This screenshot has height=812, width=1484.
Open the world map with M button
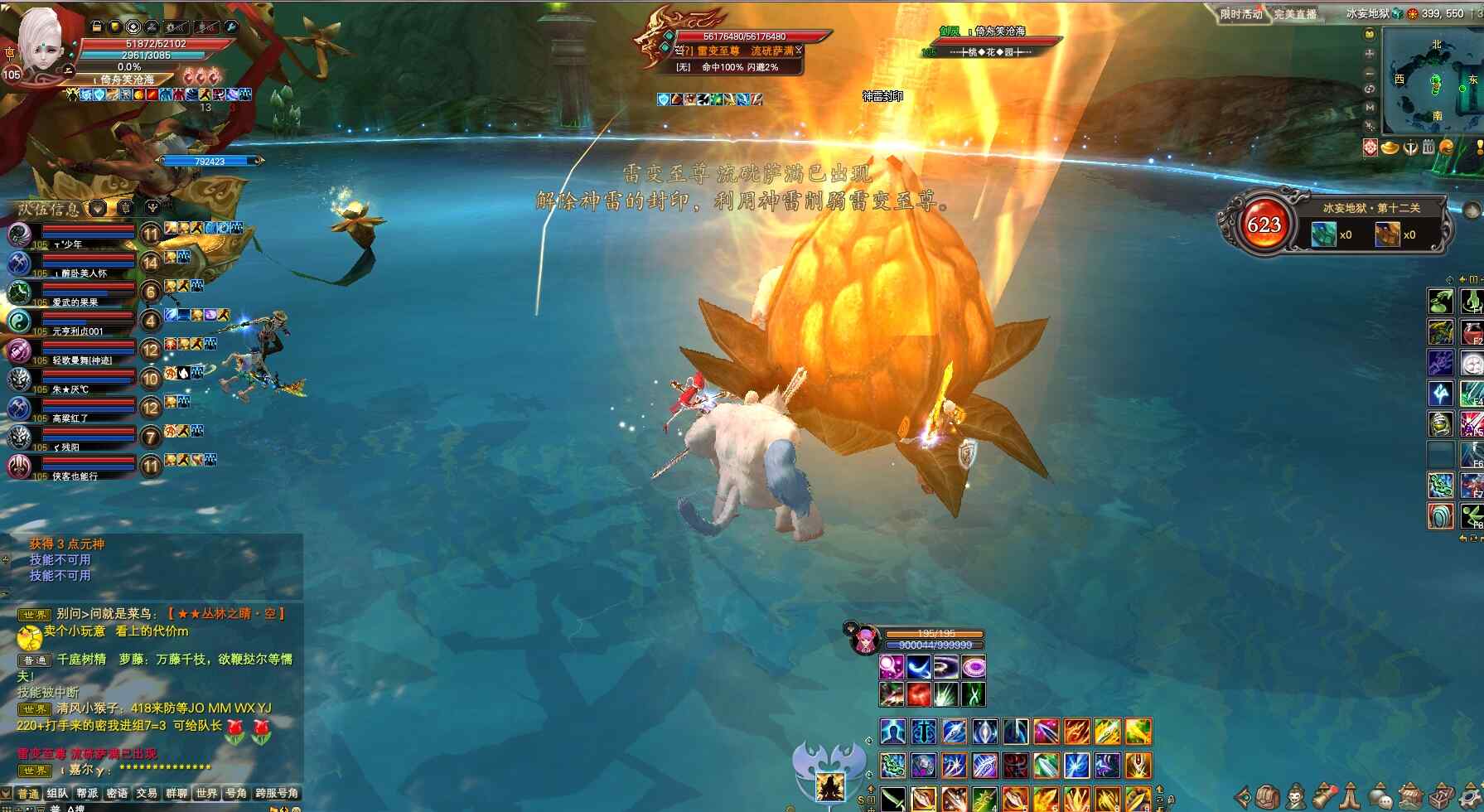pyautogui.click(x=1370, y=107)
